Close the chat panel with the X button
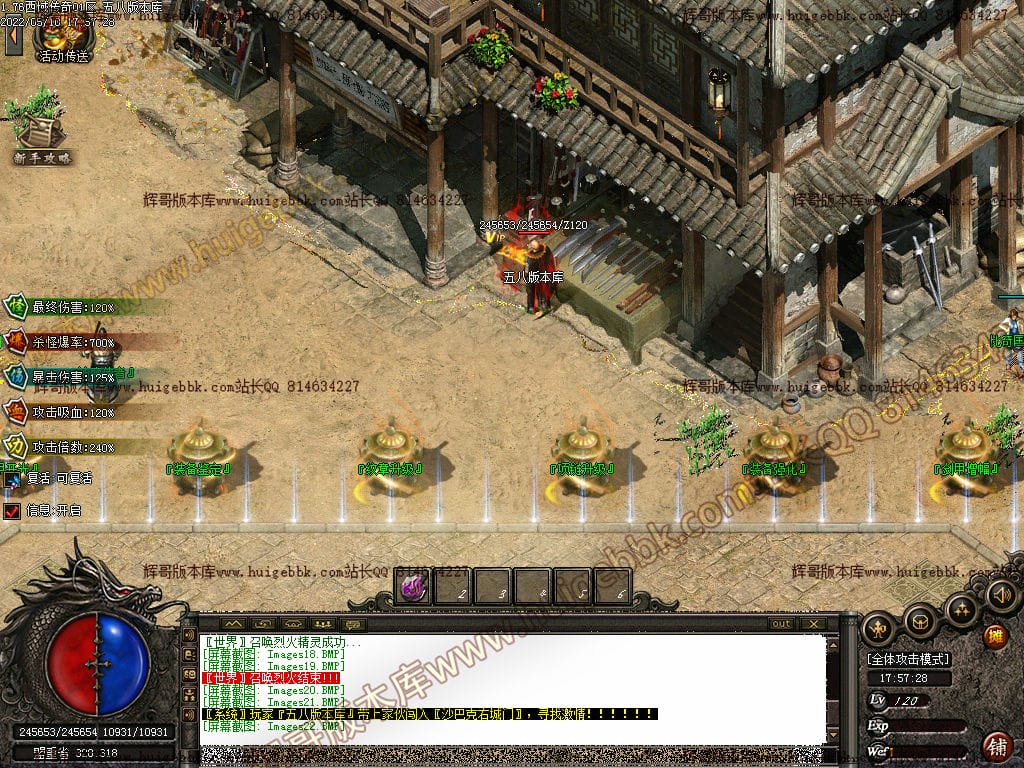 (x=814, y=624)
